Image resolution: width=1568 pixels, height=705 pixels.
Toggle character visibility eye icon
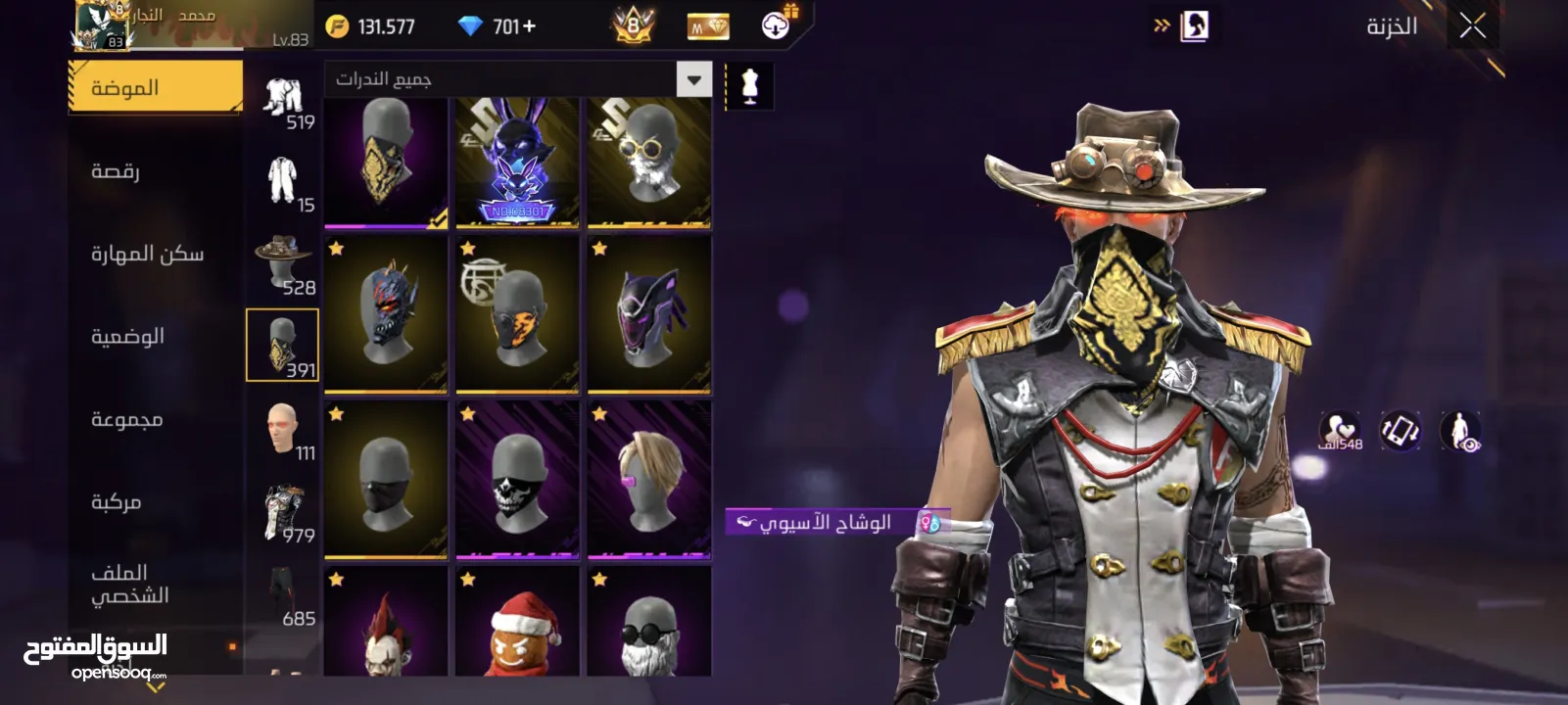tap(1459, 431)
